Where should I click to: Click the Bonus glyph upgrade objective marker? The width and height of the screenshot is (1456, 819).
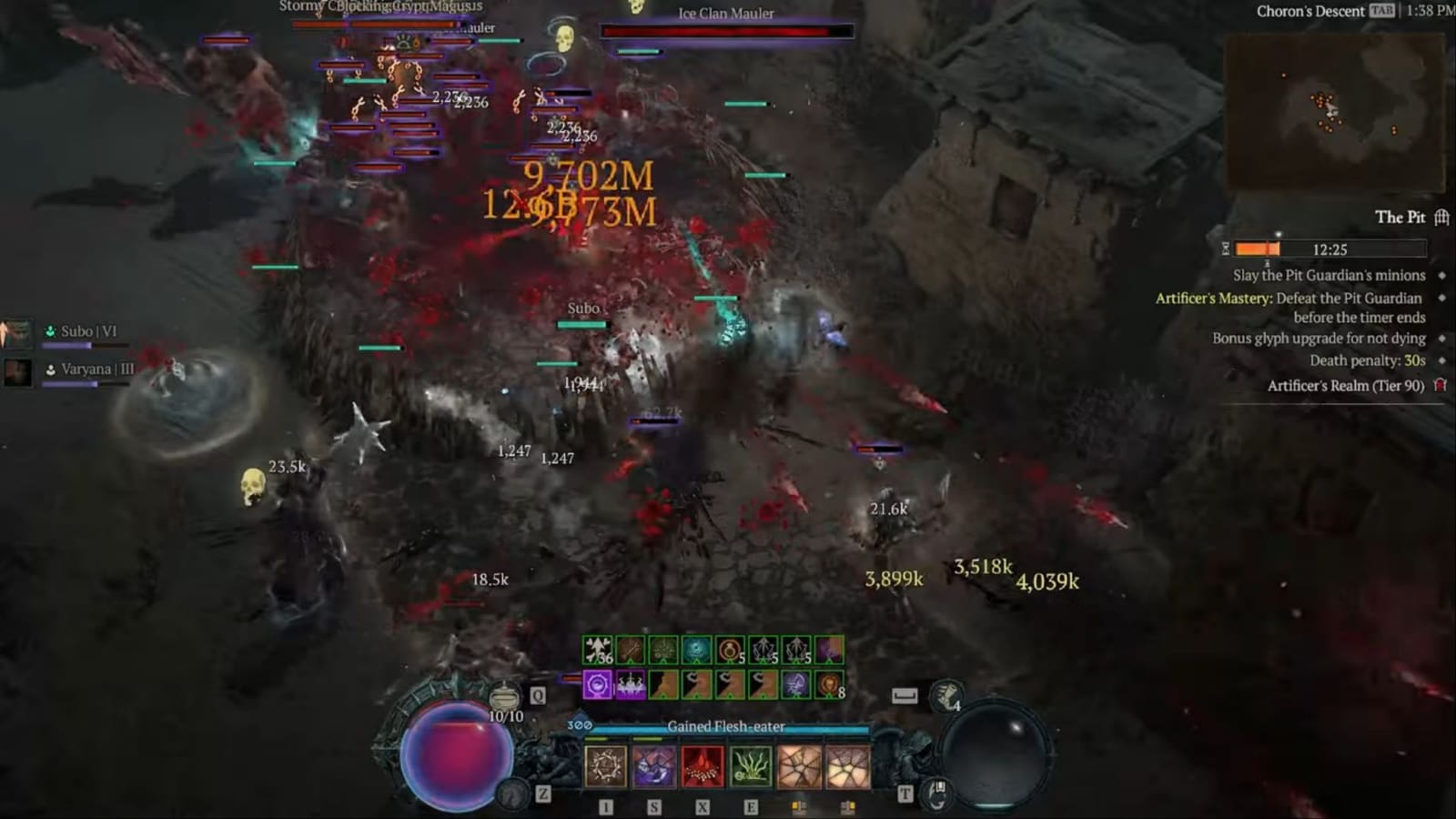click(x=1440, y=338)
